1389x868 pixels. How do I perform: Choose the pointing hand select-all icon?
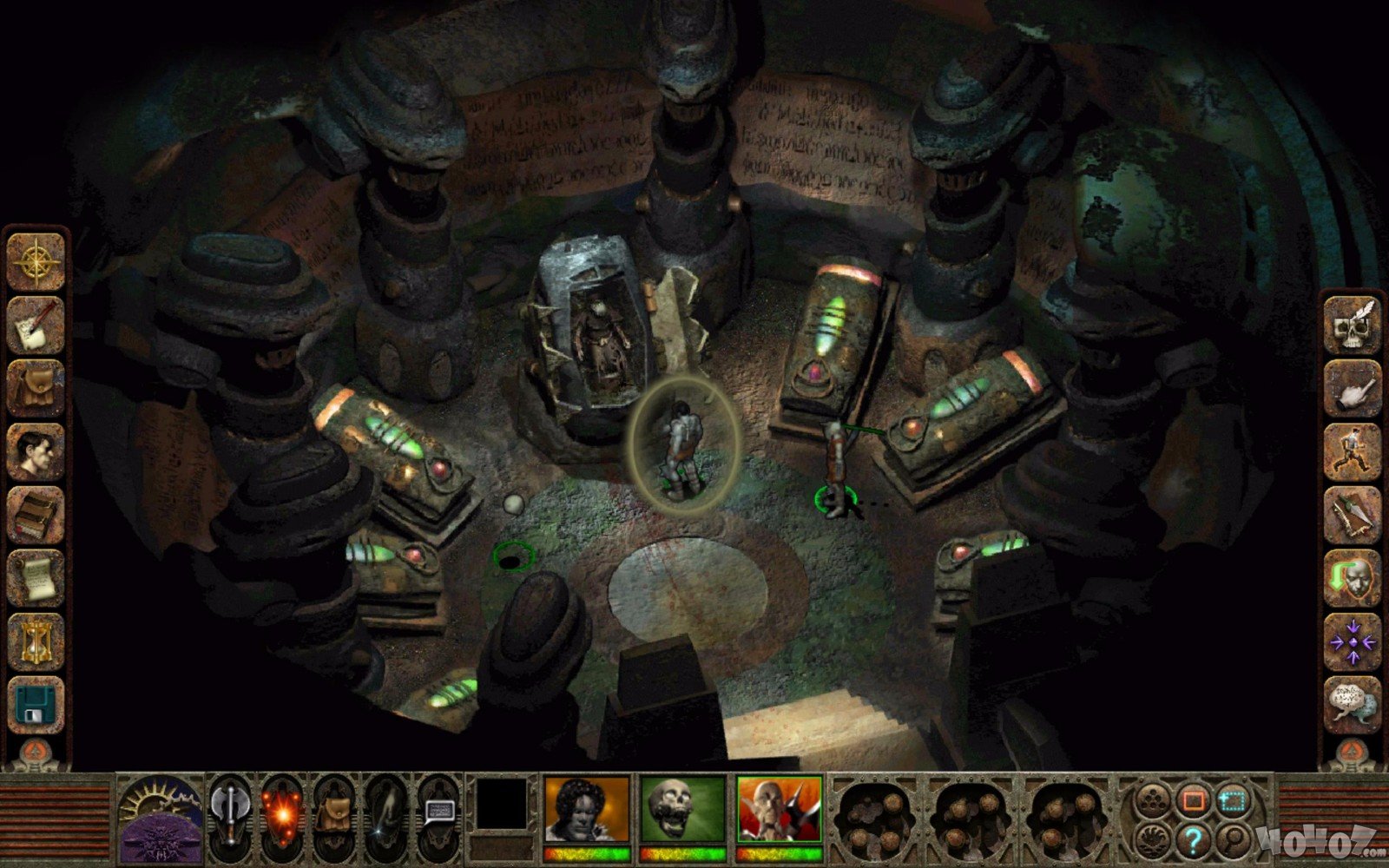point(1352,388)
